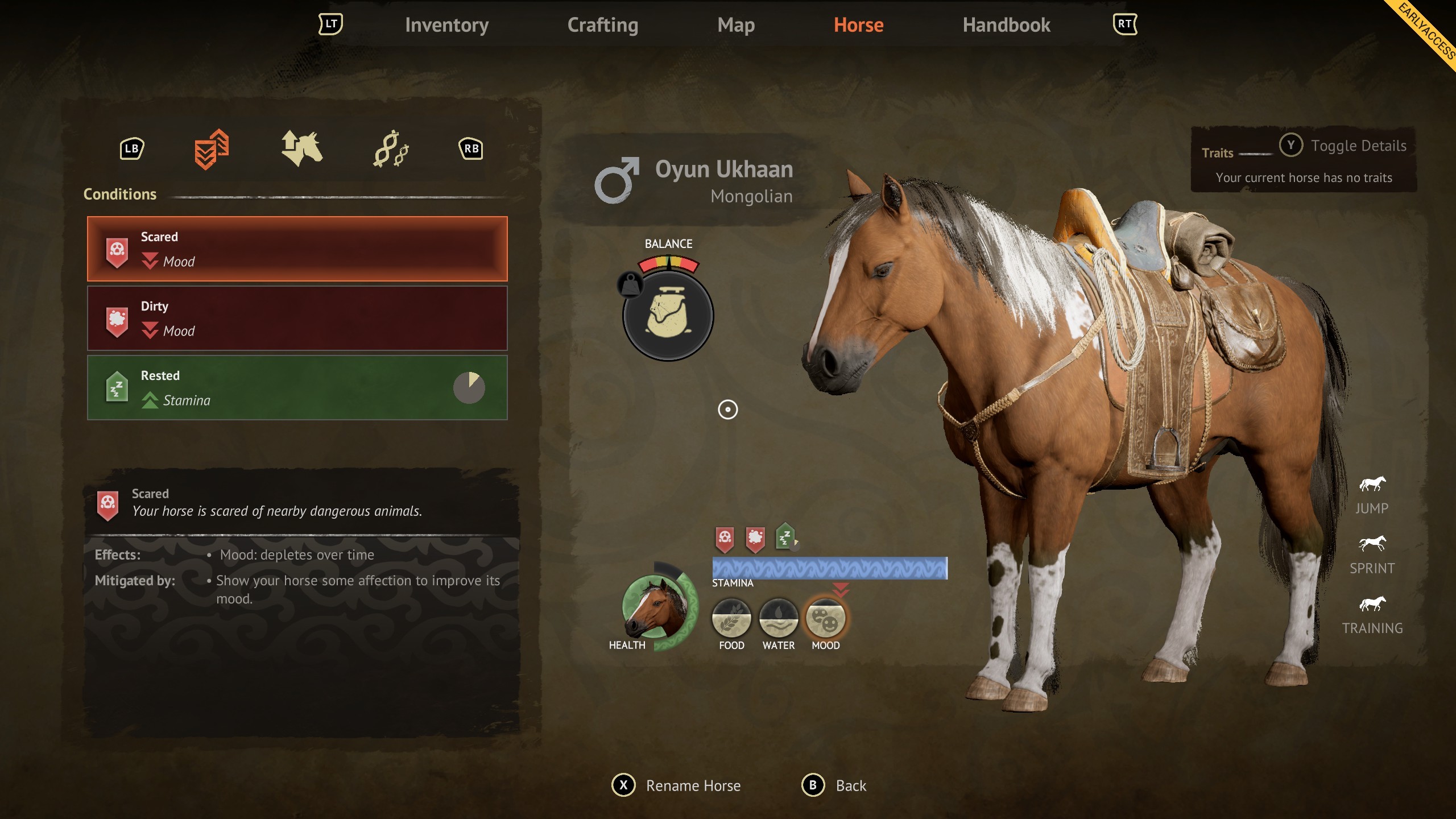Open the Handbook tab
Screen dimensions: 1456x819
click(x=1006, y=24)
